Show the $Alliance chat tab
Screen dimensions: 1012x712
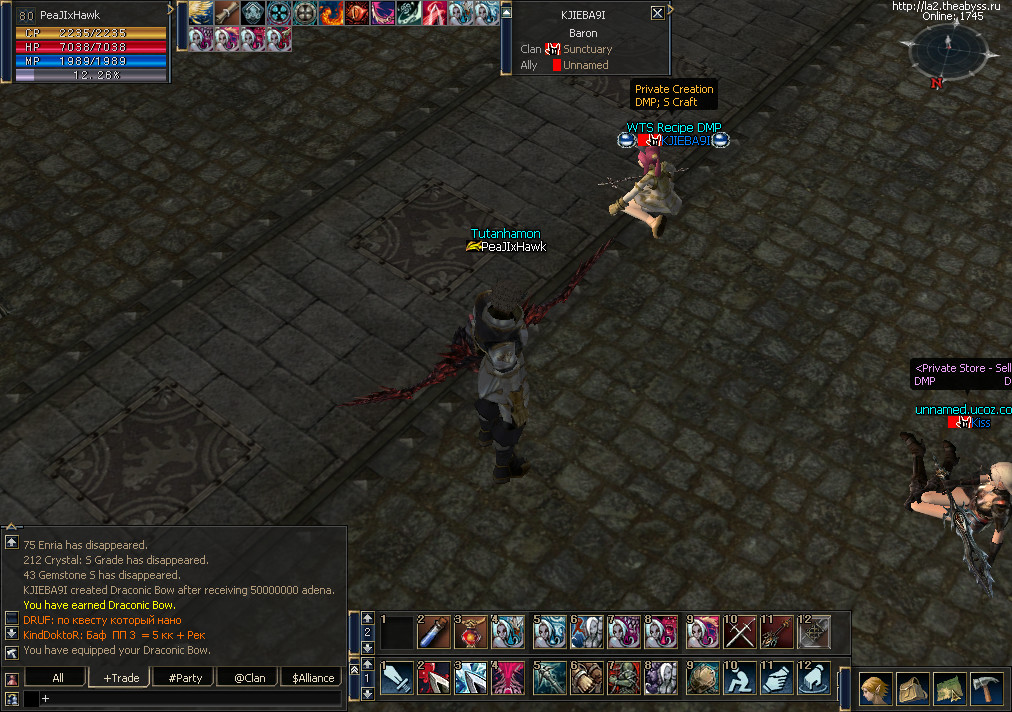coord(313,677)
